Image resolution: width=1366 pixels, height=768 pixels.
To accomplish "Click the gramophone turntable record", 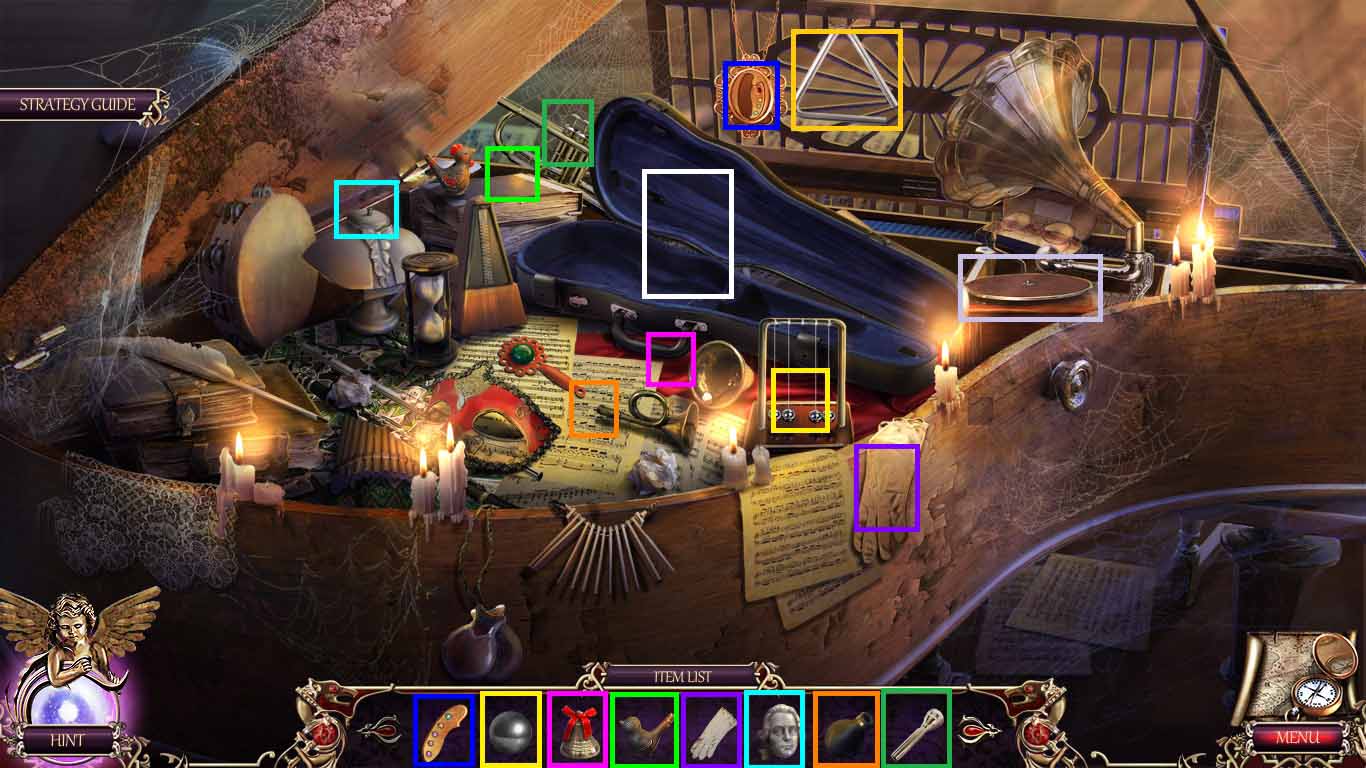I will coord(1030,289).
